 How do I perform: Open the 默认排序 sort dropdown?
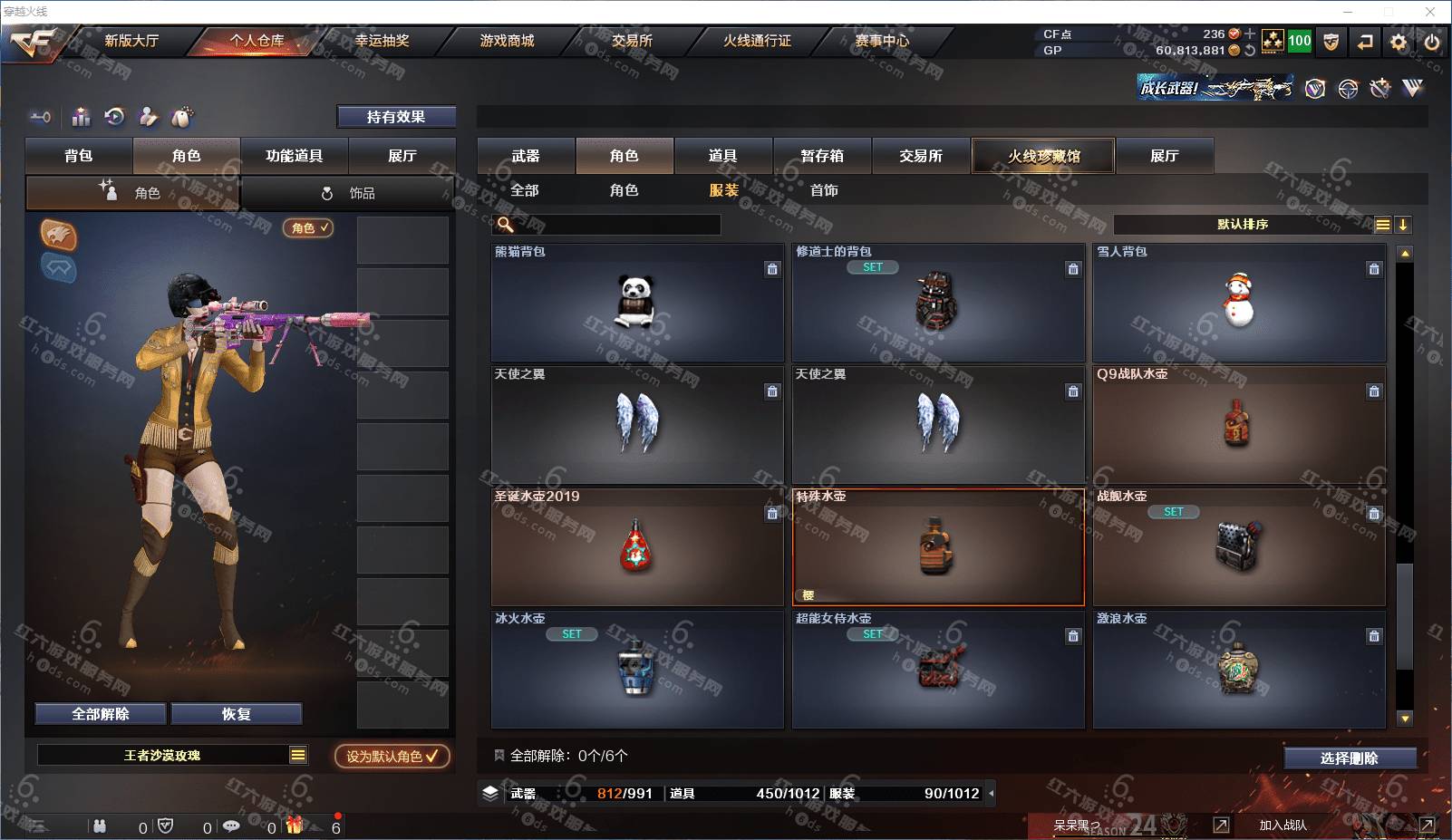pos(1243,225)
